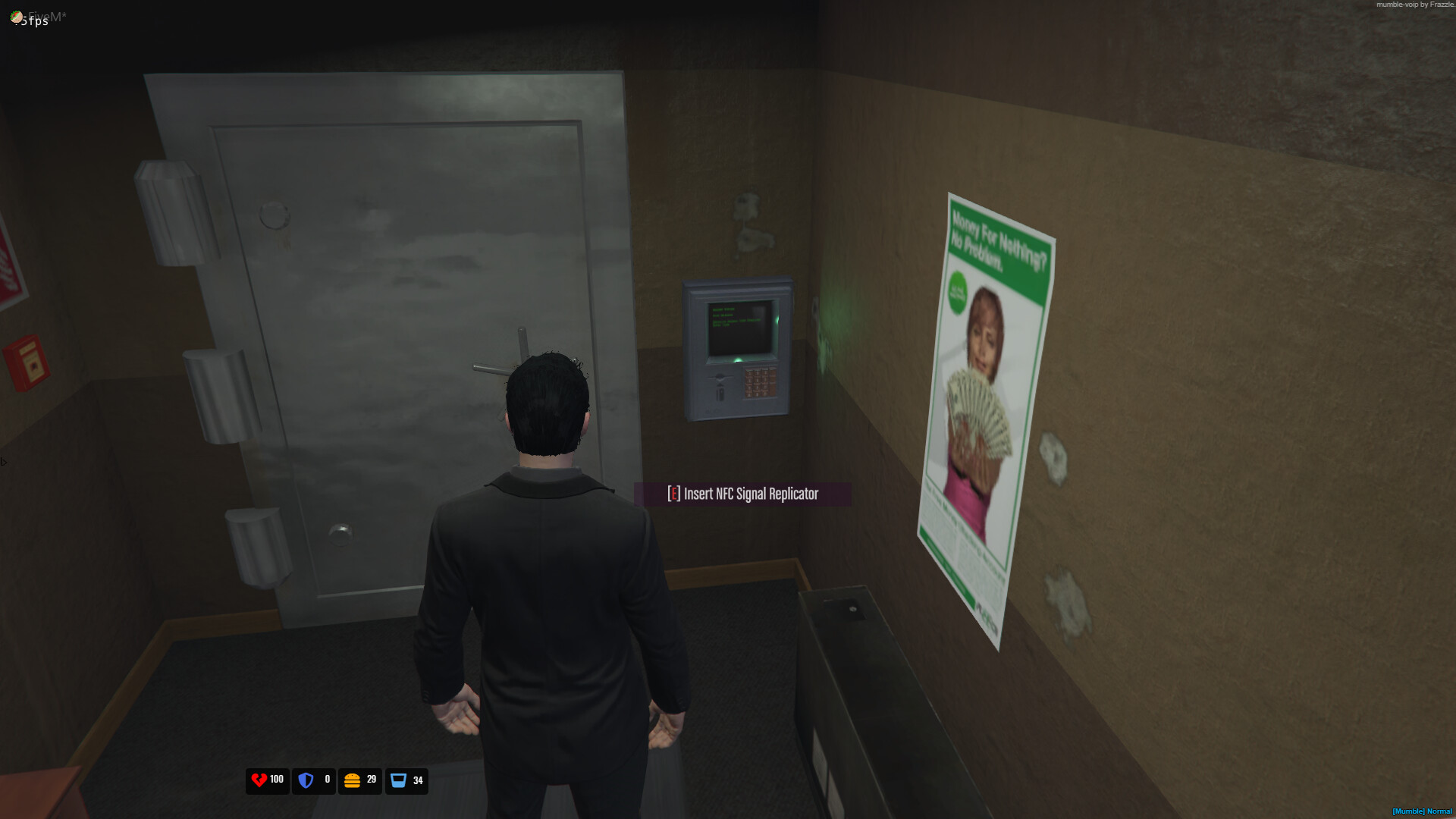Select the blue armor shield icon

pos(307,779)
